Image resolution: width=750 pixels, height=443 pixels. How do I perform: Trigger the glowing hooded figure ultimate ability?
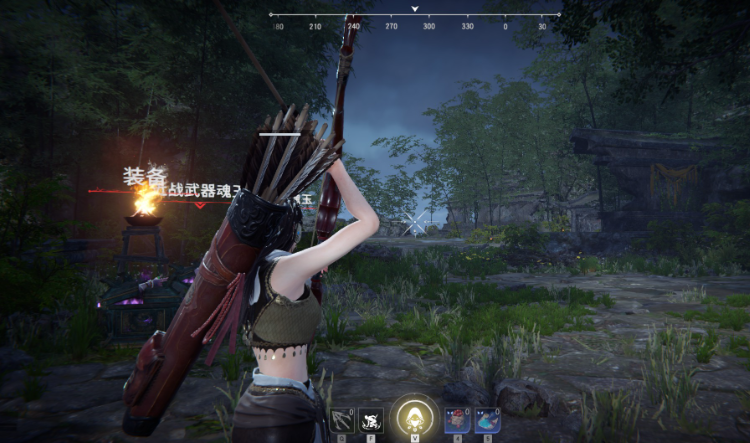pyautogui.click(x=413, y=415)
